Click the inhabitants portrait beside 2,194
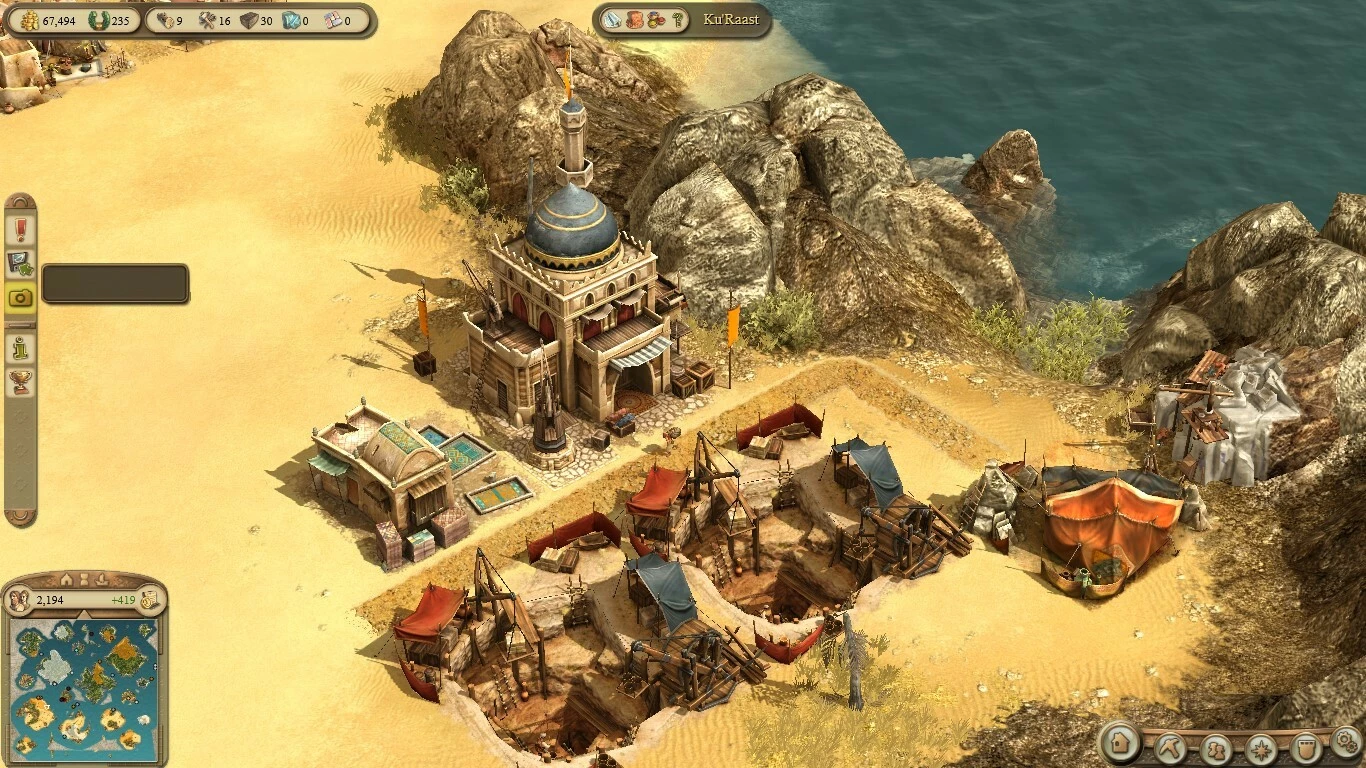This screenshot has width=1366, height=768. tap(19, 600)
